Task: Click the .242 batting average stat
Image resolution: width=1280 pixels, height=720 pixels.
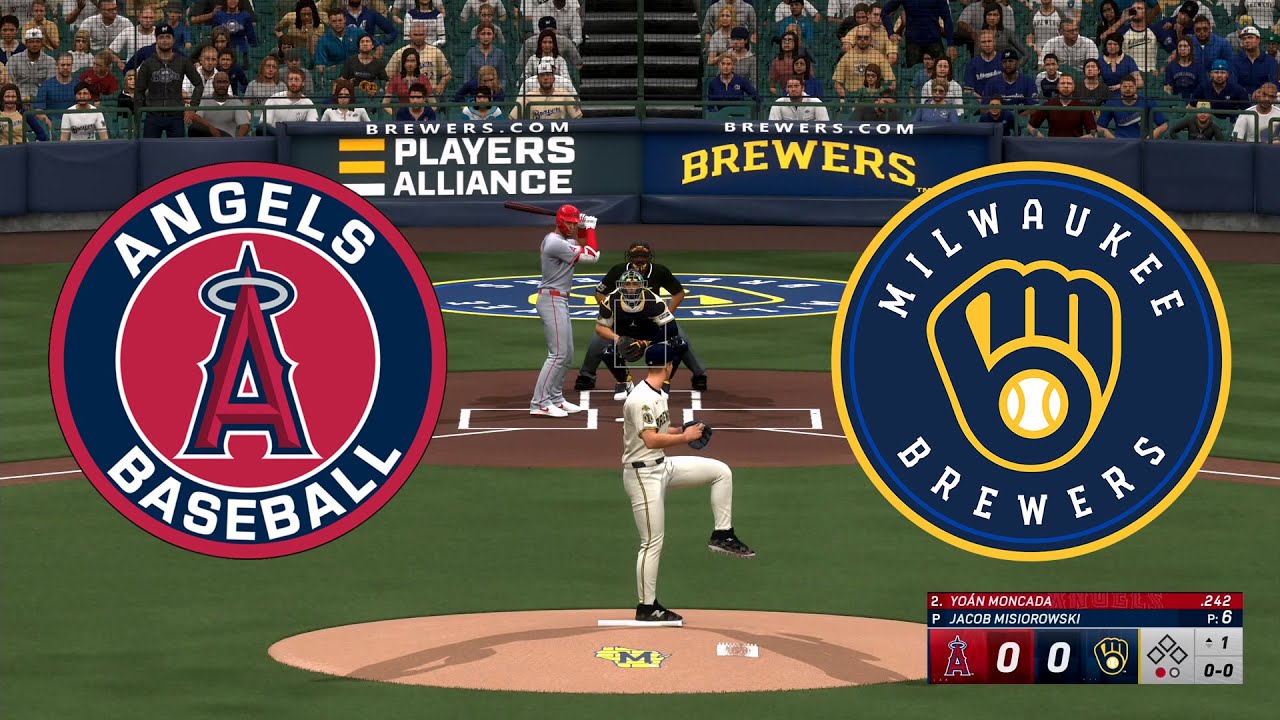Action: coord(1216,601)
